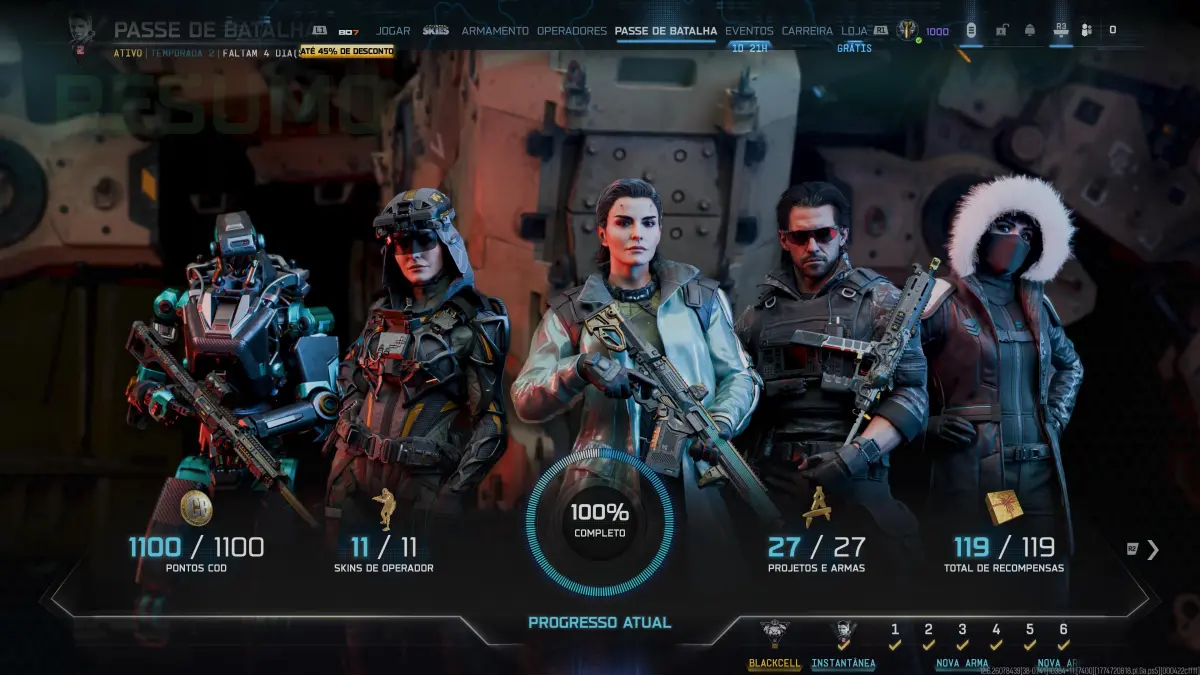Open the Jogar tab

[393, 31]
